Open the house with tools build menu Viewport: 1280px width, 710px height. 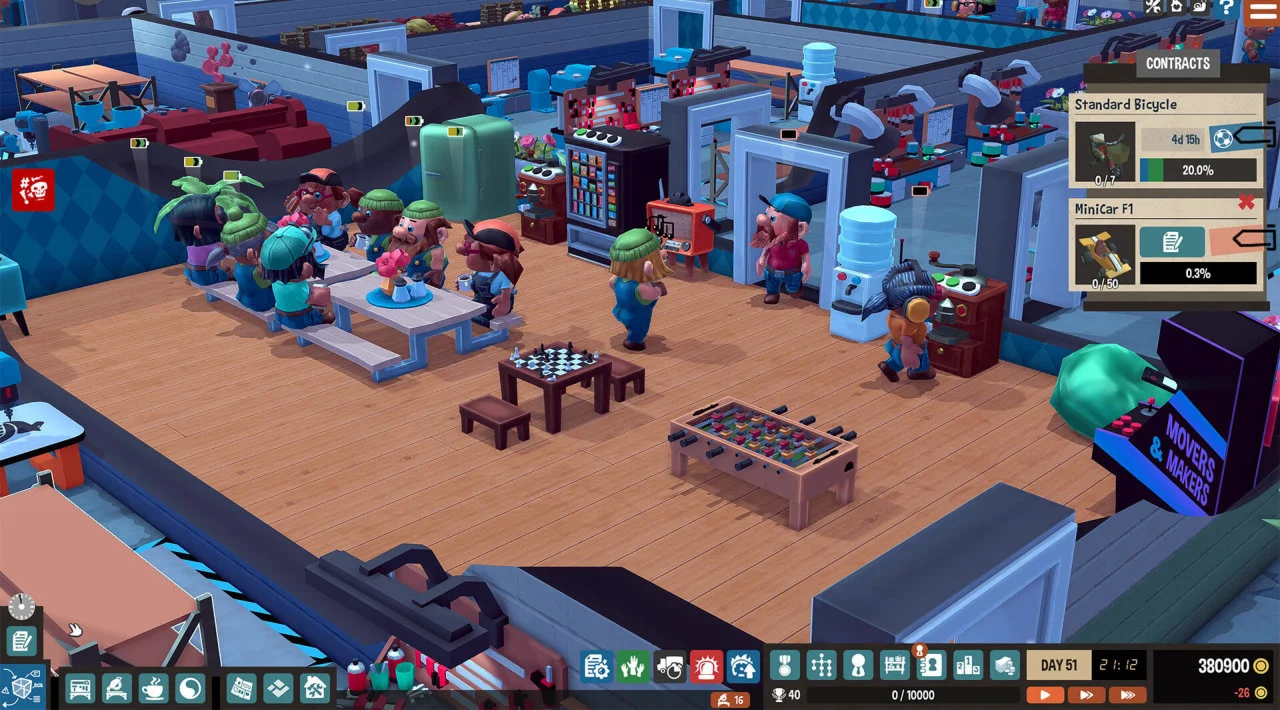click(x=315, y=688)
